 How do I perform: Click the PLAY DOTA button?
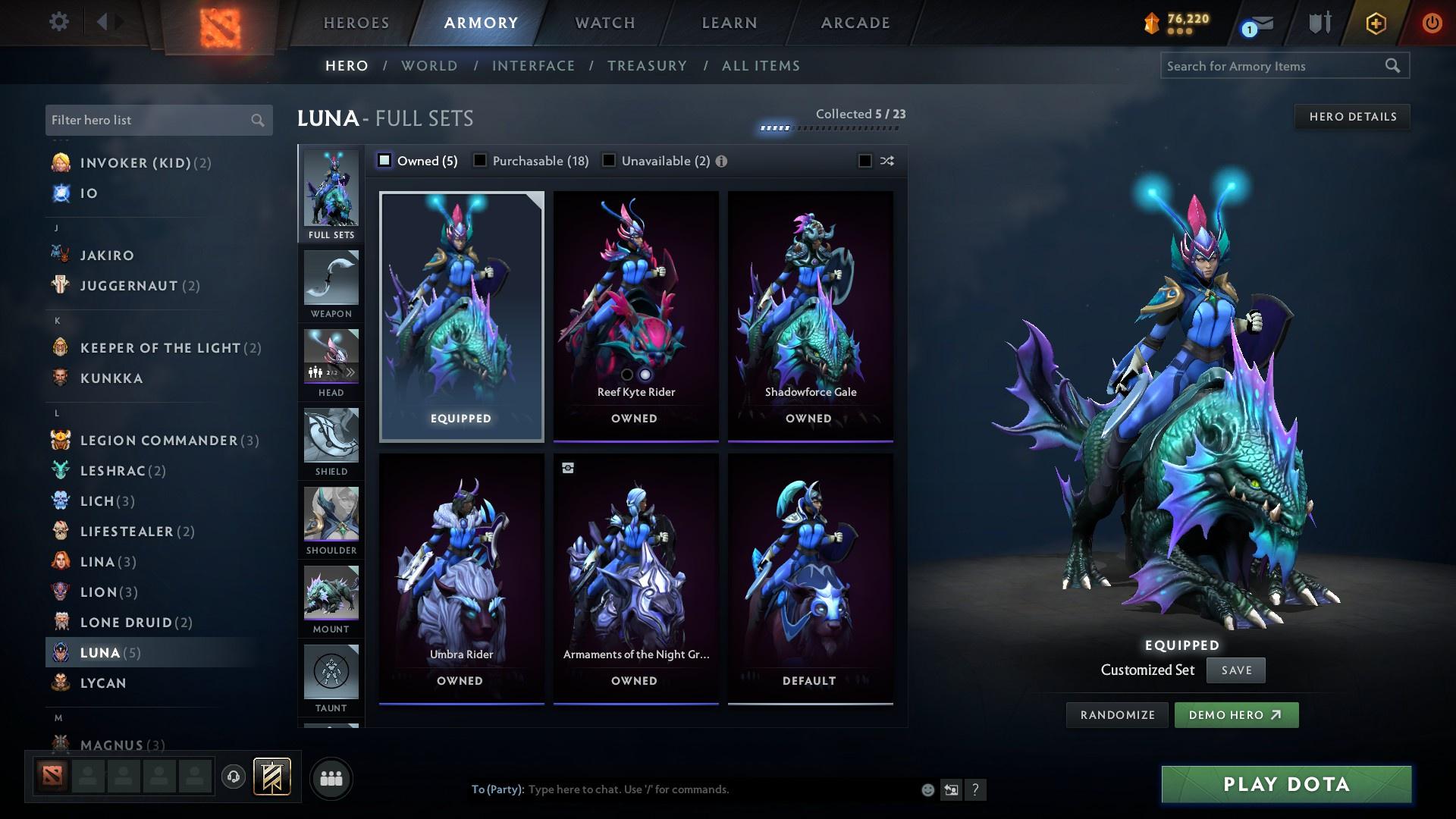(1285, 784)
